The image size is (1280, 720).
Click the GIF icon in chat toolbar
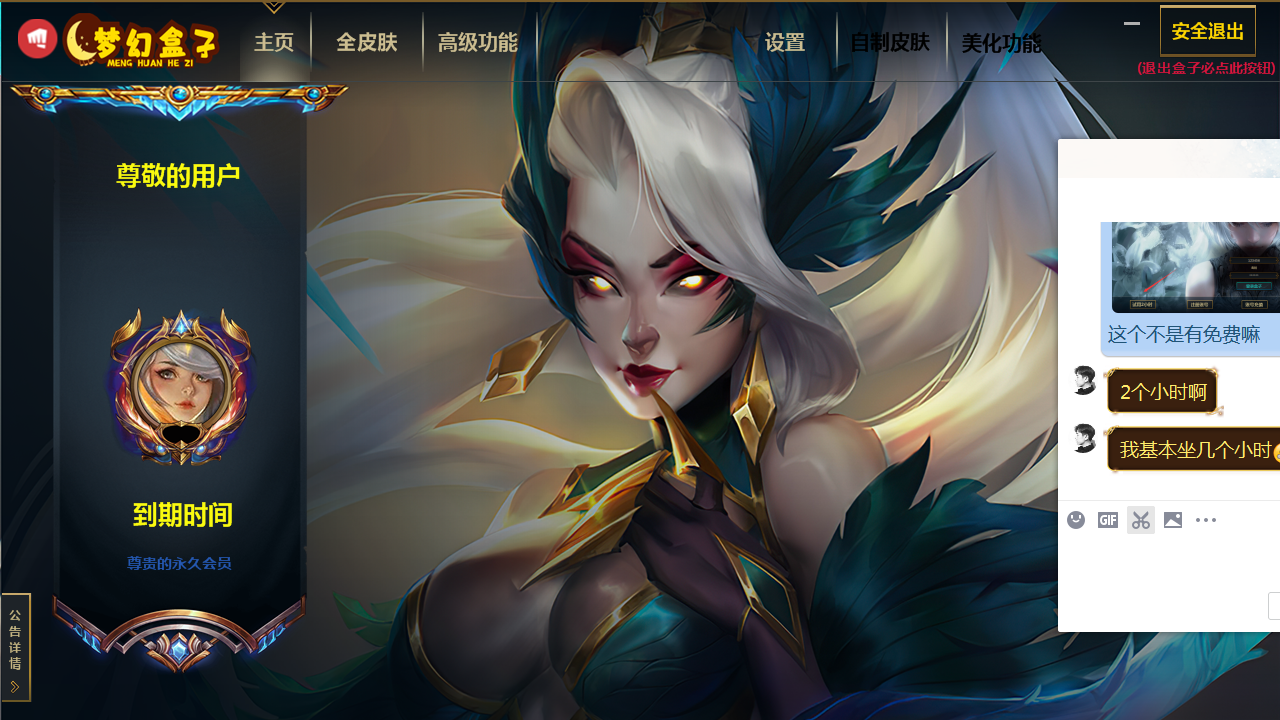coord(1107,519)
